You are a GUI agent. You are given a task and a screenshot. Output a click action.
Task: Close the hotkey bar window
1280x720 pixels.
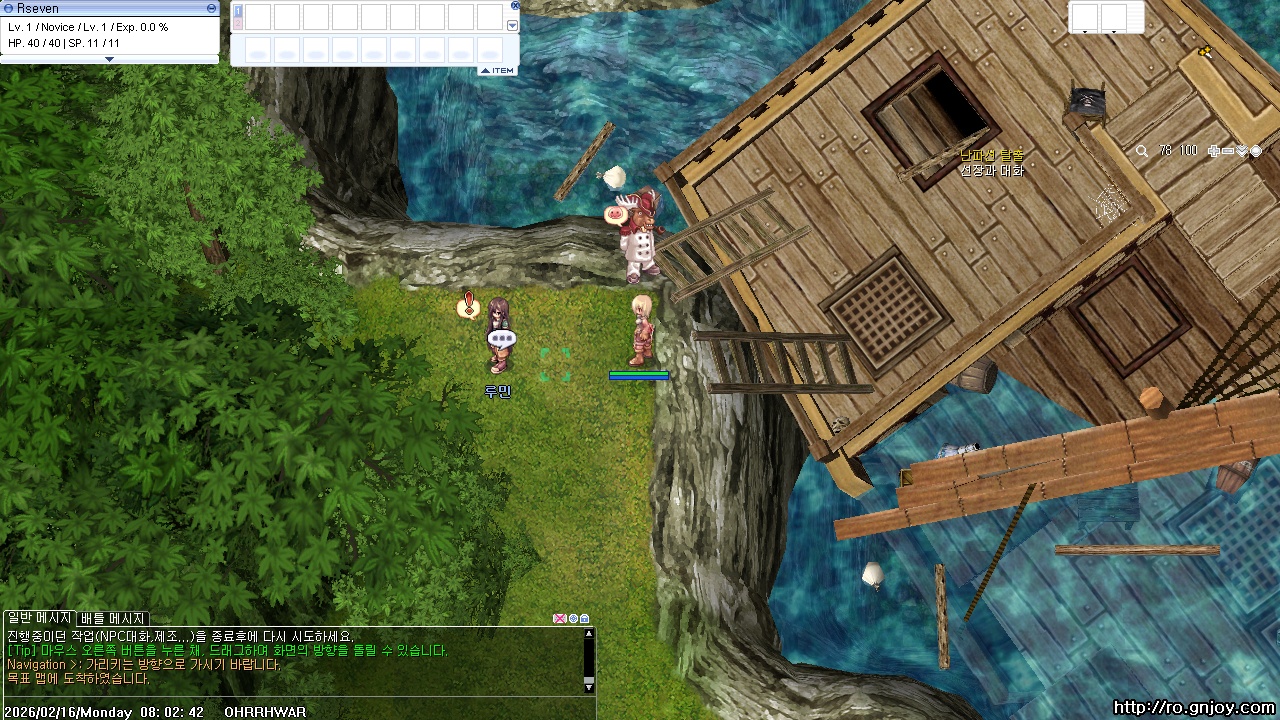[515, 6]
